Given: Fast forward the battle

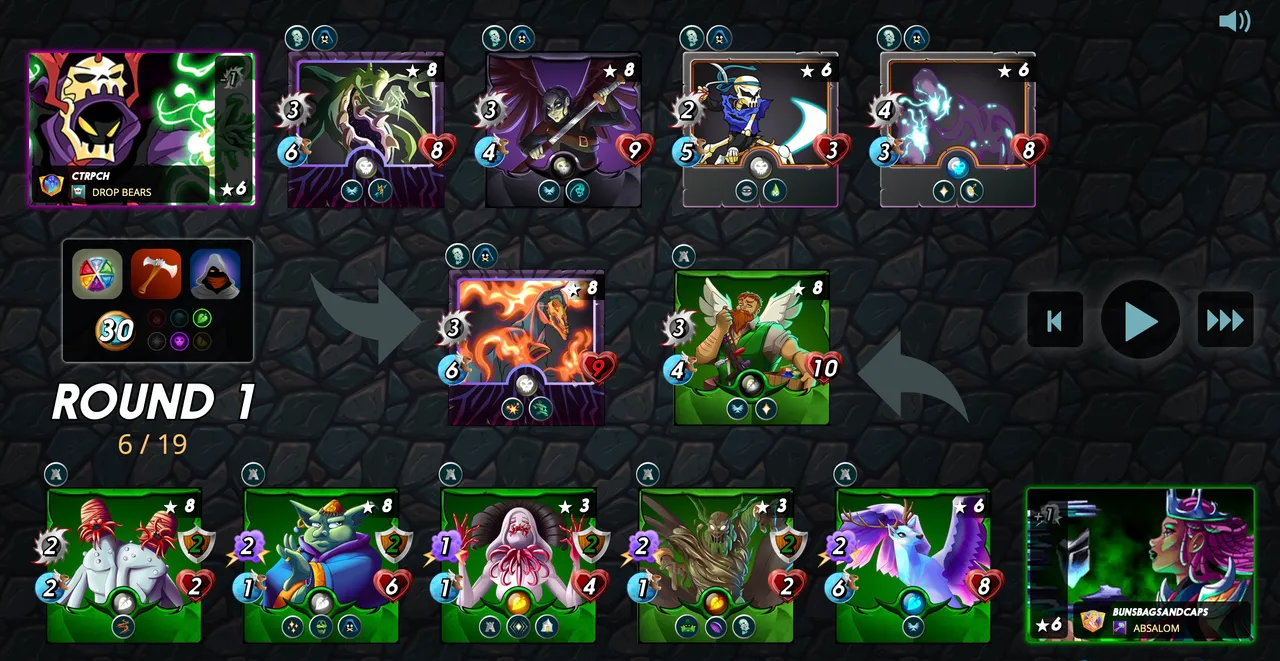Looking at the screenshot, I should [1225, 320].
